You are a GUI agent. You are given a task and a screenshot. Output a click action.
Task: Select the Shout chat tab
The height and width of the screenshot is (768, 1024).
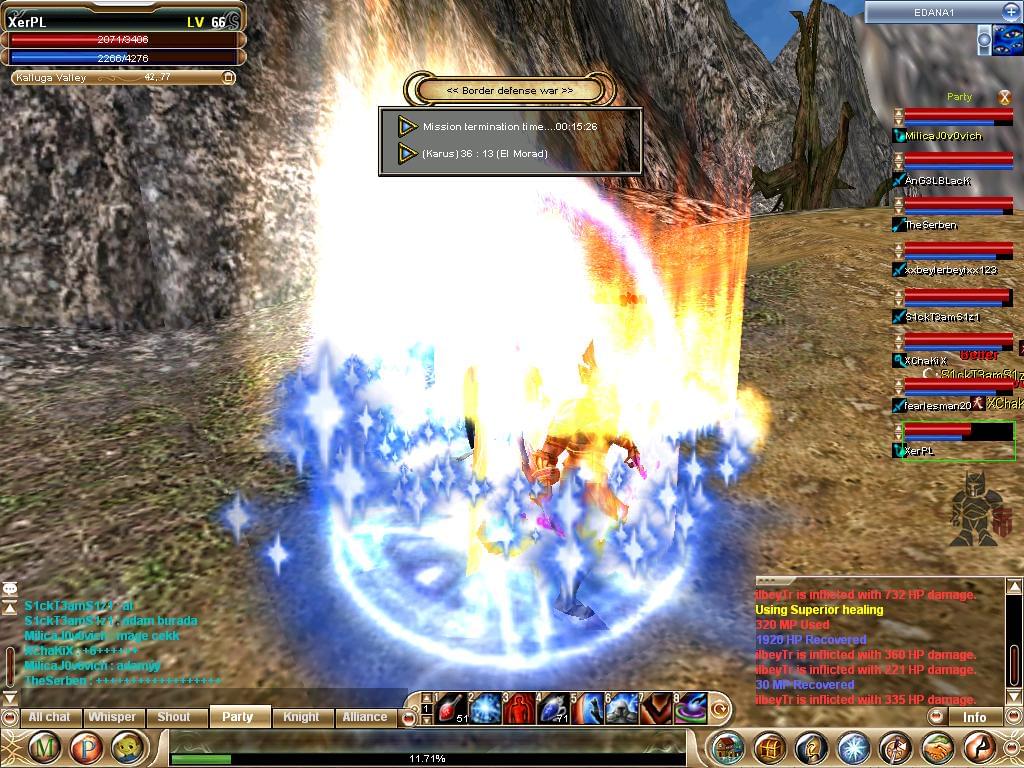point(174,717)
